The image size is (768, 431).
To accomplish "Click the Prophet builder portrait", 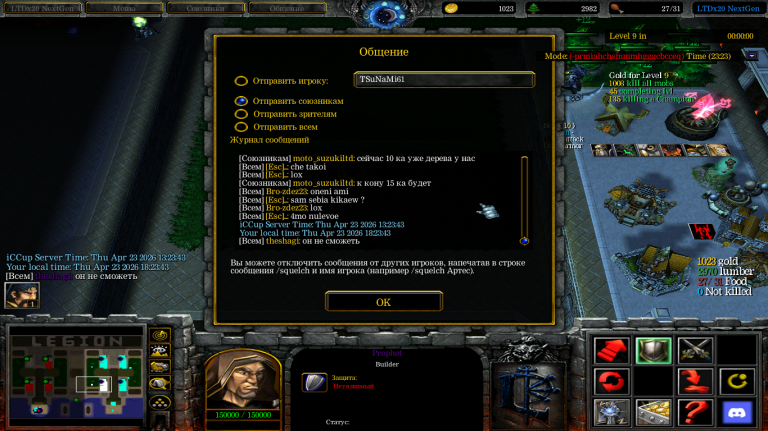I will tap(242, 380).
